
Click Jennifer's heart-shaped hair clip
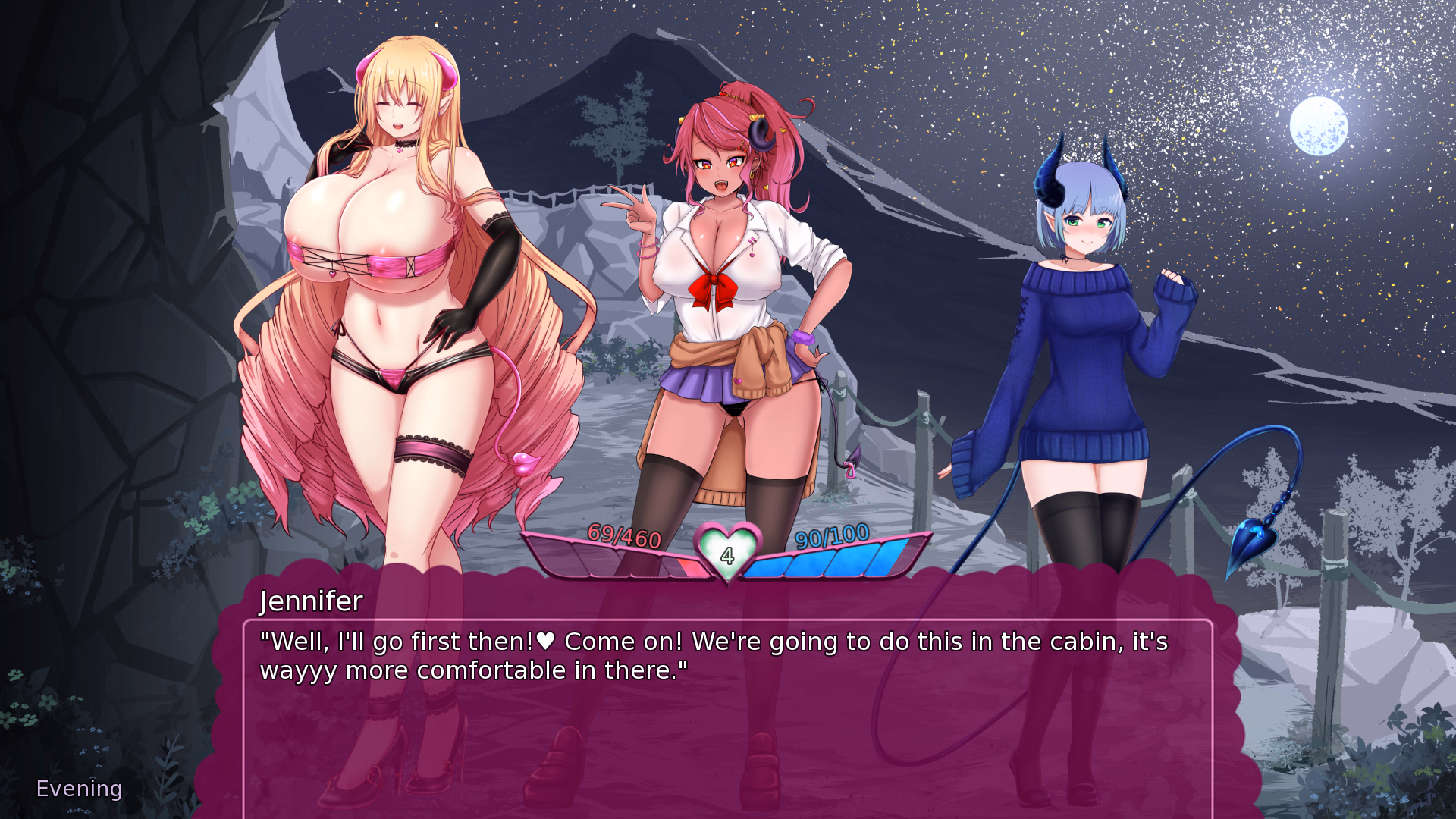(755, 118)
